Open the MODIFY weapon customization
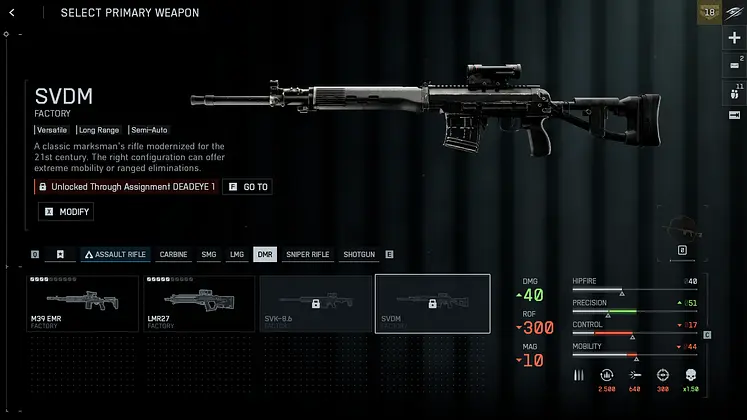The height and width of the screenshot is (420, 747). [66, 212]
